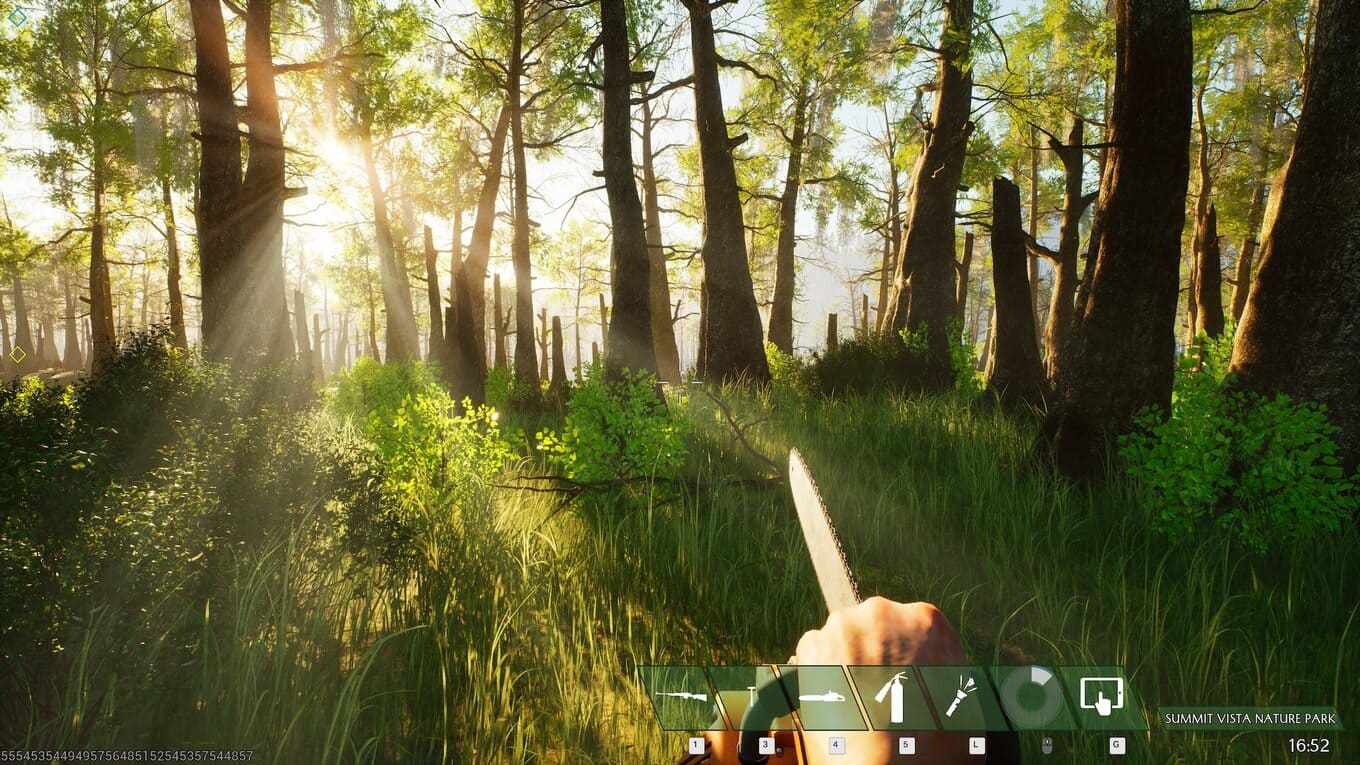Screen dimensions: 1360x765
Task: Toggle the flashlight icon
Action: pos(962,697)
